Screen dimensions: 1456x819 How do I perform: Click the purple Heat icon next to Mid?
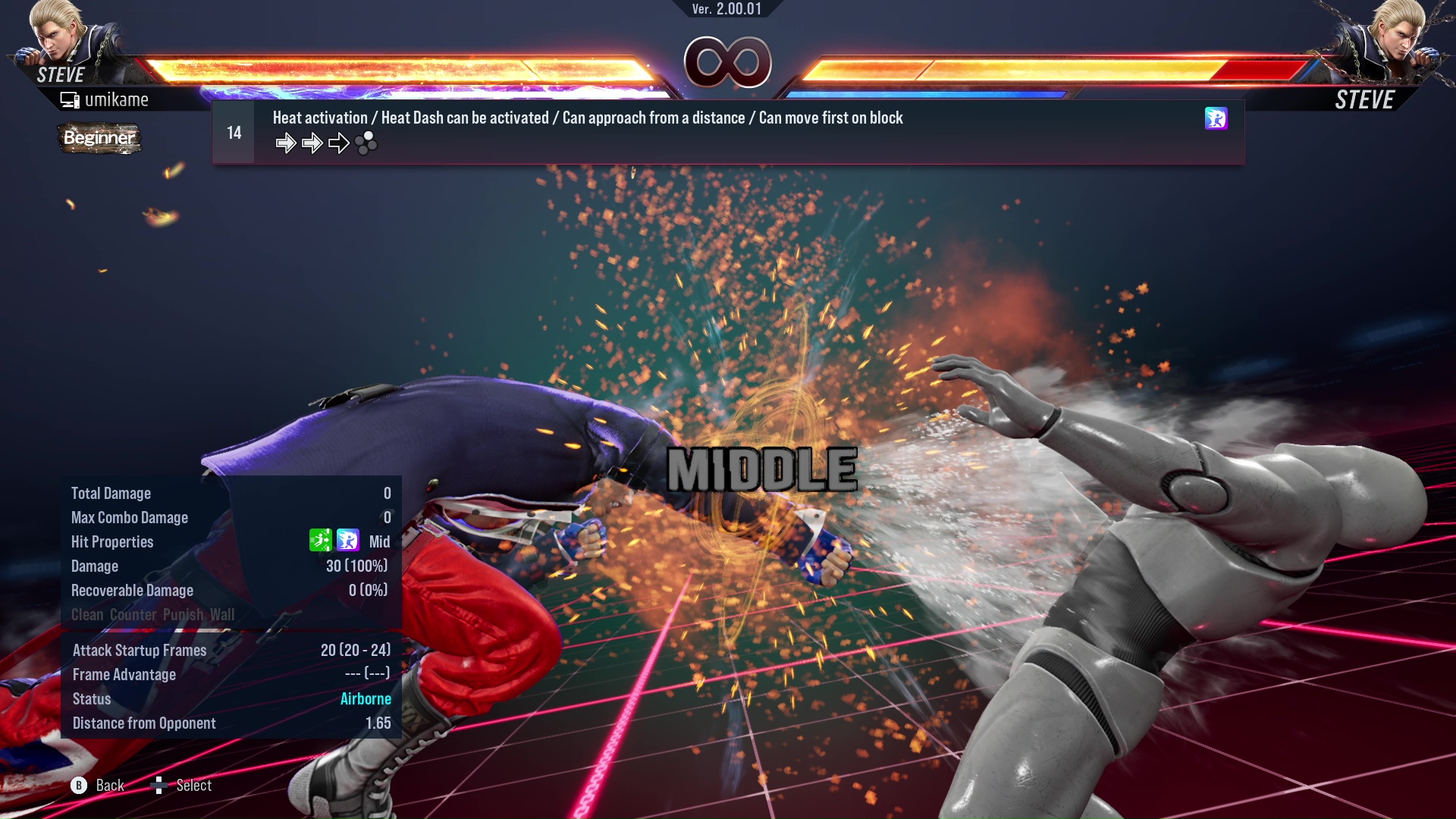(x=347, y=541)
